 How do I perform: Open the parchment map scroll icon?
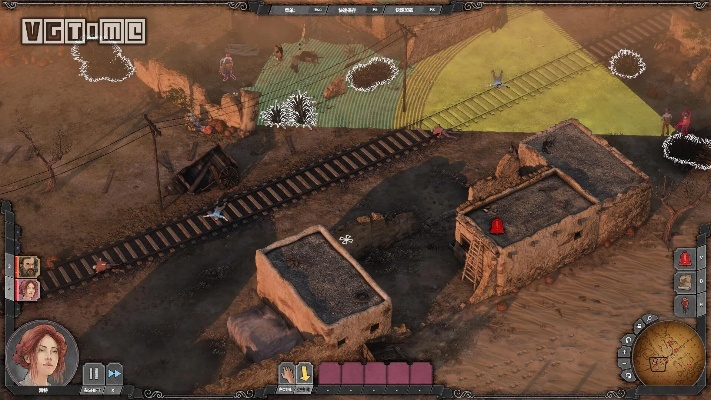pyautogui.click(x=685, y=282)
